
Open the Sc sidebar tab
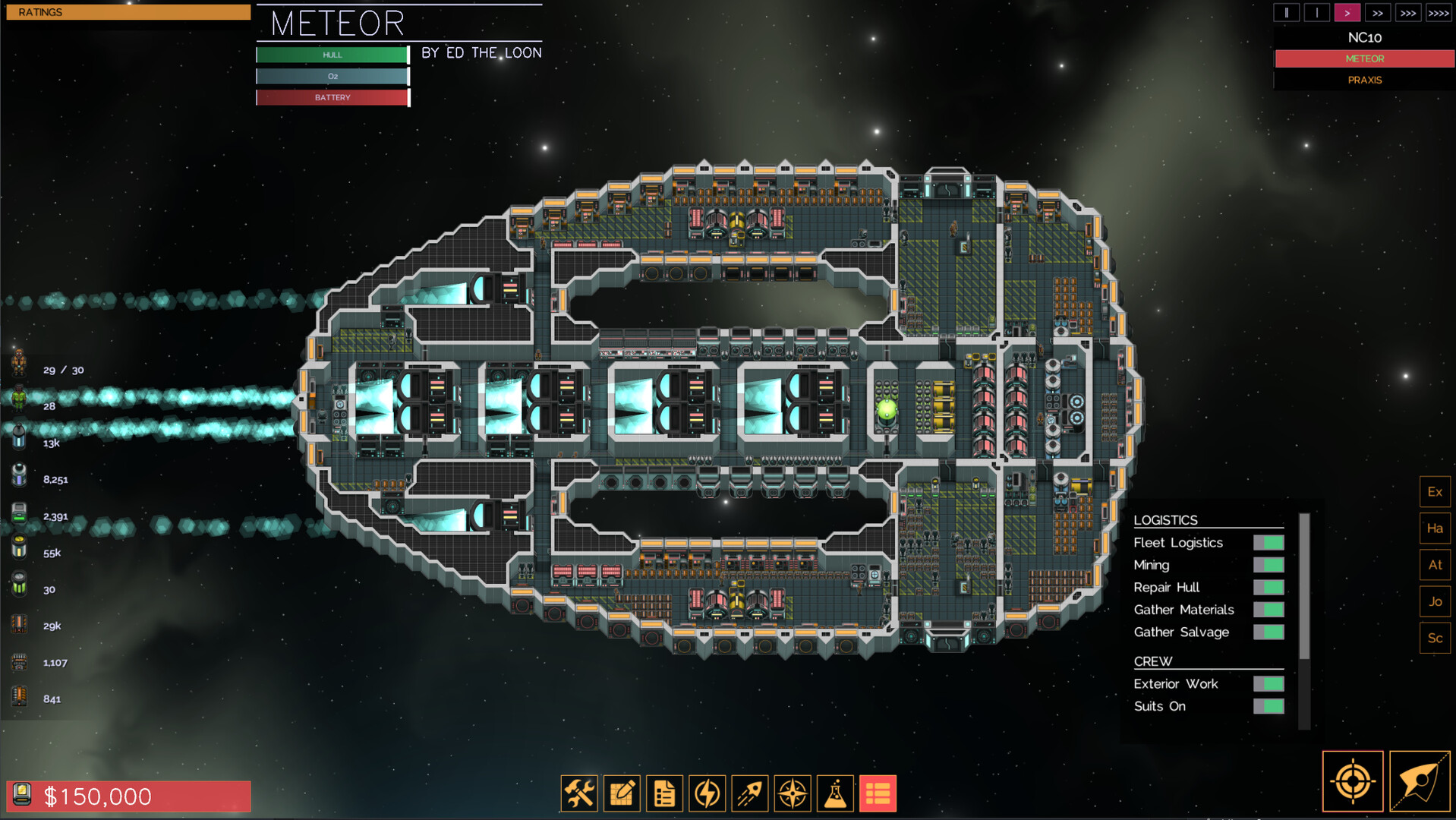pyautogui.click(x=1435, y=638)
